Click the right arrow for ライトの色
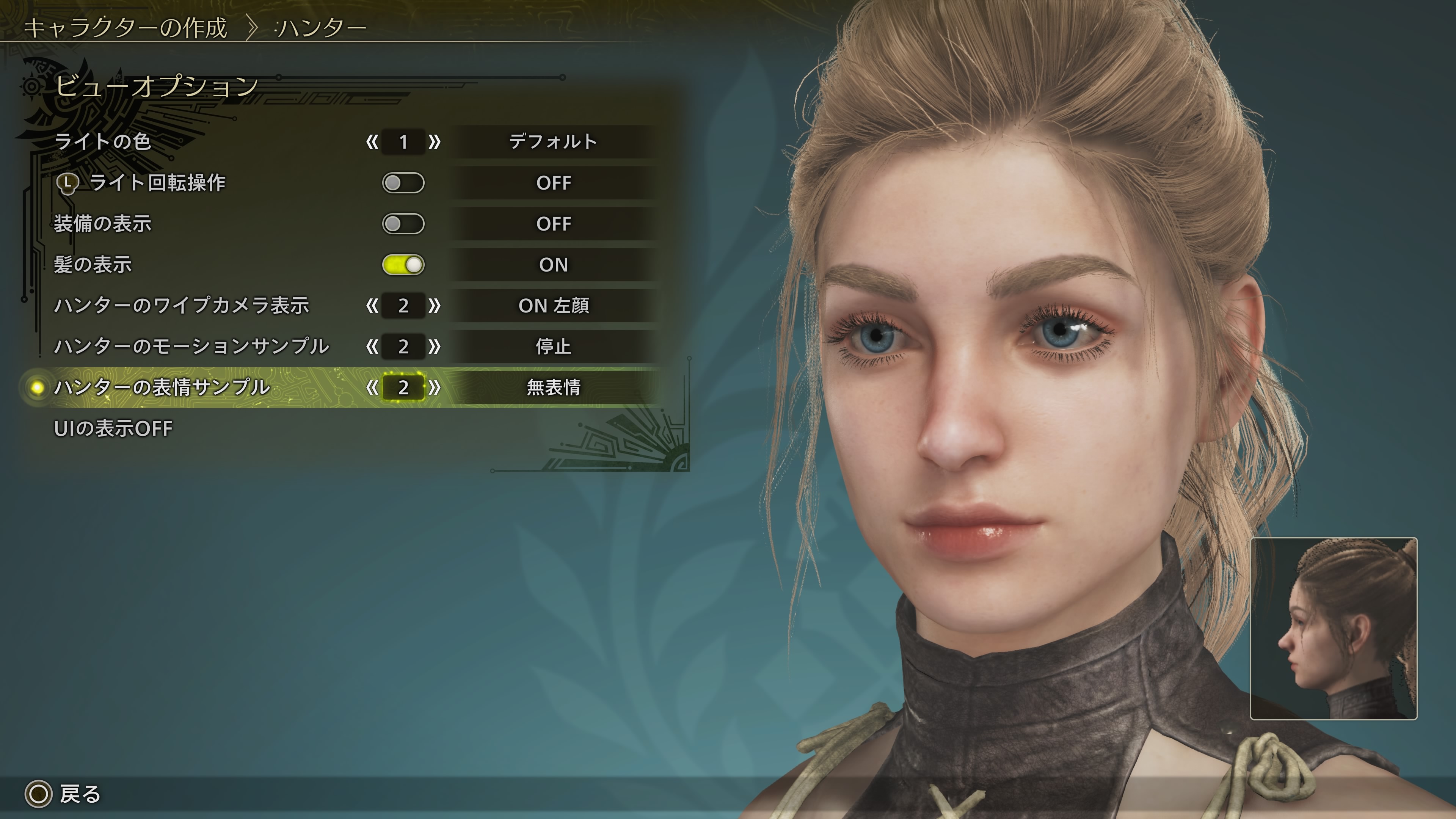Image resolution: width=1456 pixels, height=819 pixels. (434, 142)
